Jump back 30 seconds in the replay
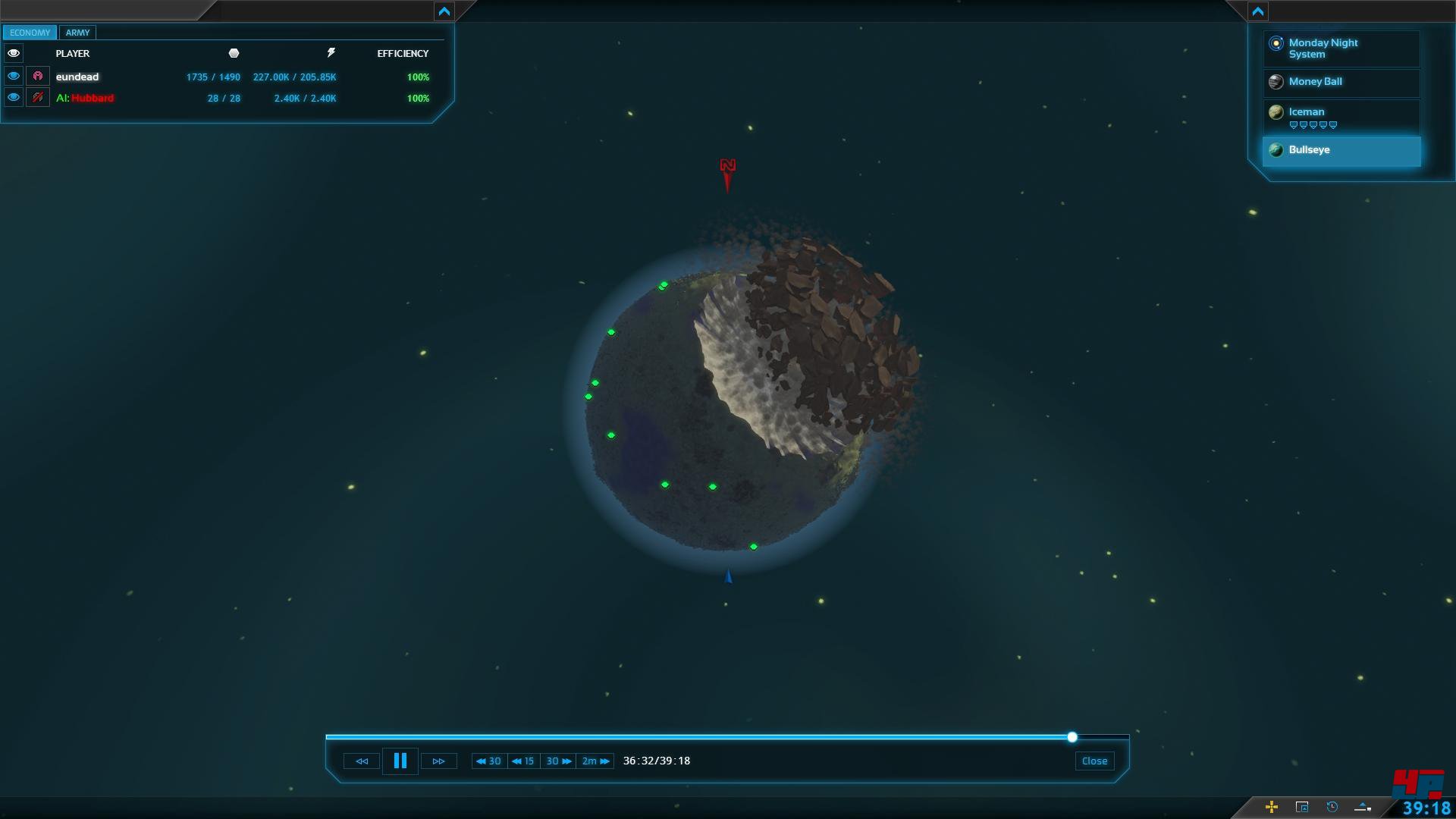Viewport: 1456px width, 819px height. coord(489,761)
